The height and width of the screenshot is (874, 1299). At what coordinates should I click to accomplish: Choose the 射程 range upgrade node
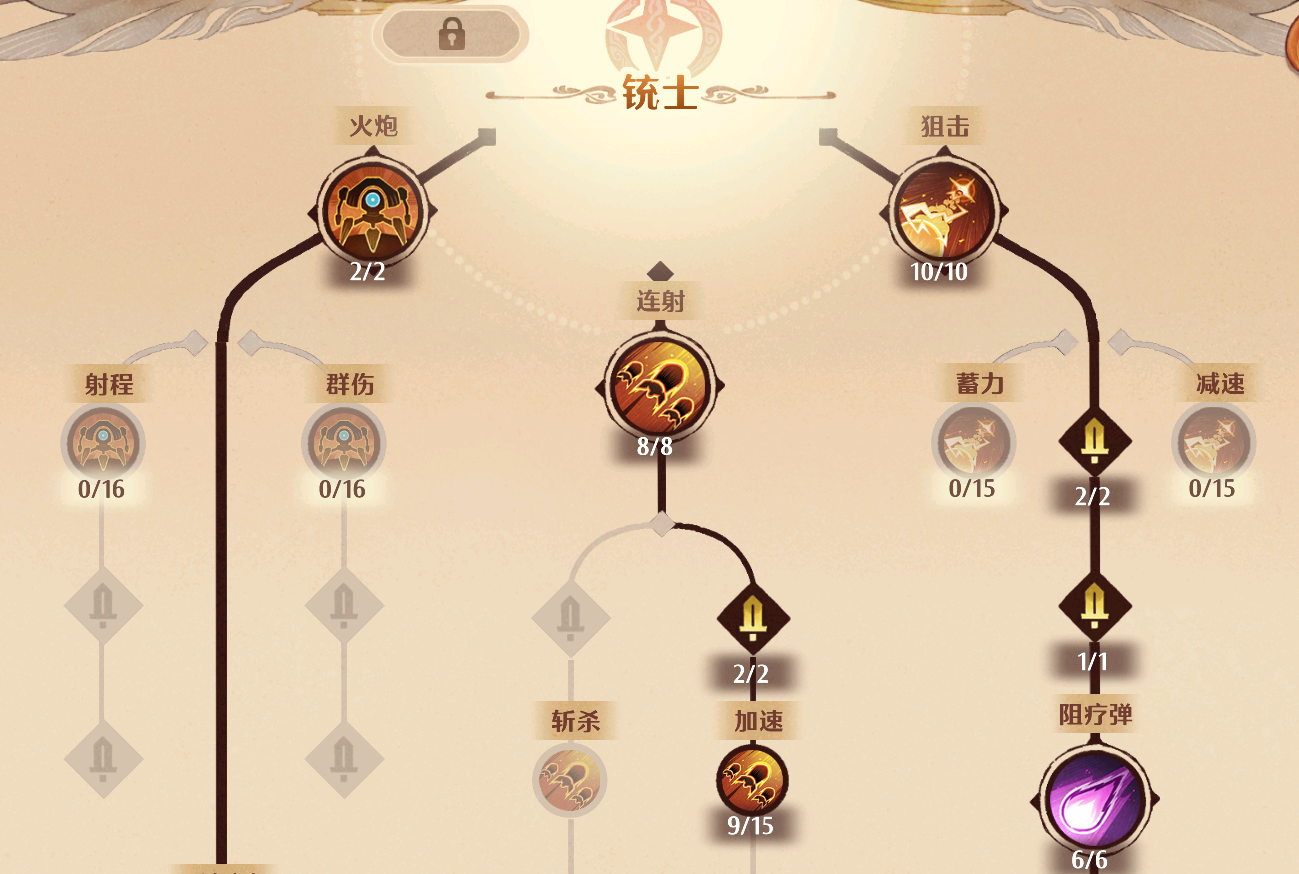[x=103, y=441]
